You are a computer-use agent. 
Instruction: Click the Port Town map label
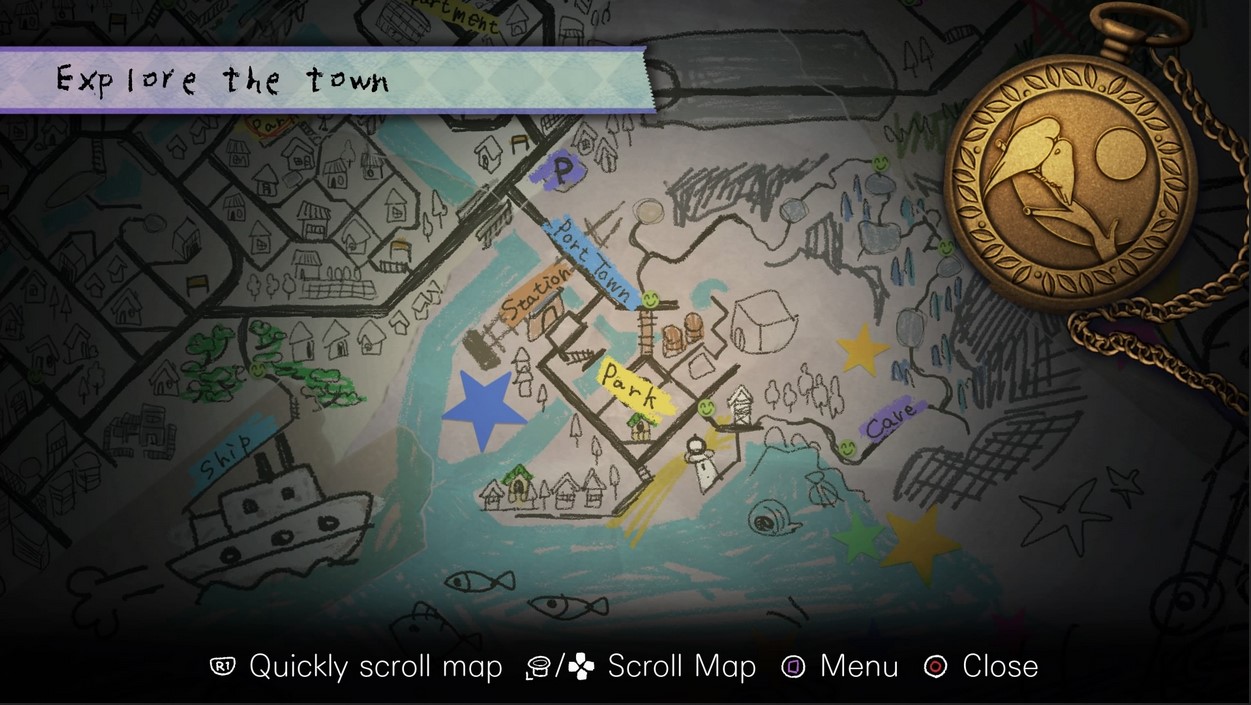coord(592,260)
